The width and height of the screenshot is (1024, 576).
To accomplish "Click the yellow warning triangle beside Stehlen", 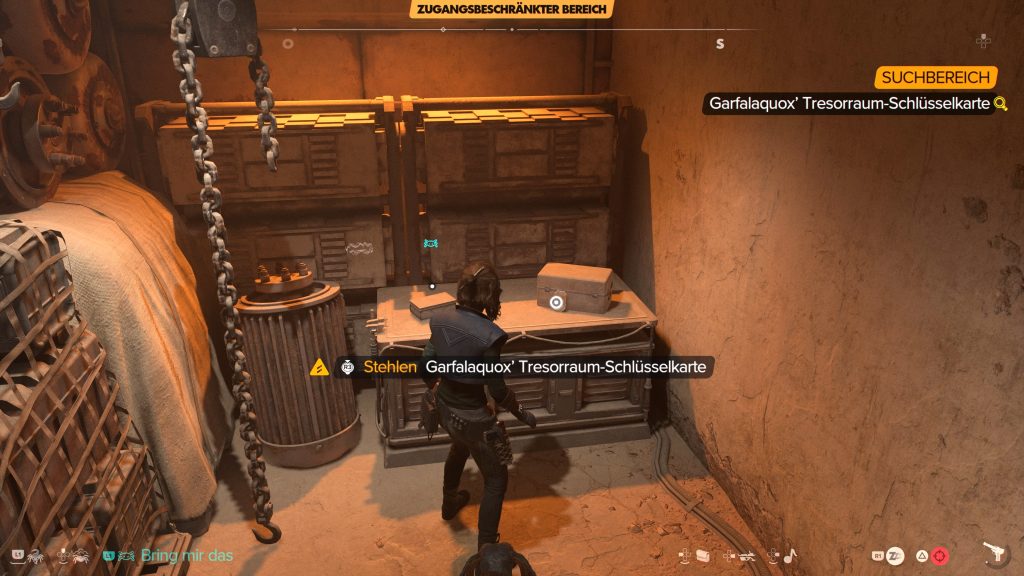I will 319,368.
